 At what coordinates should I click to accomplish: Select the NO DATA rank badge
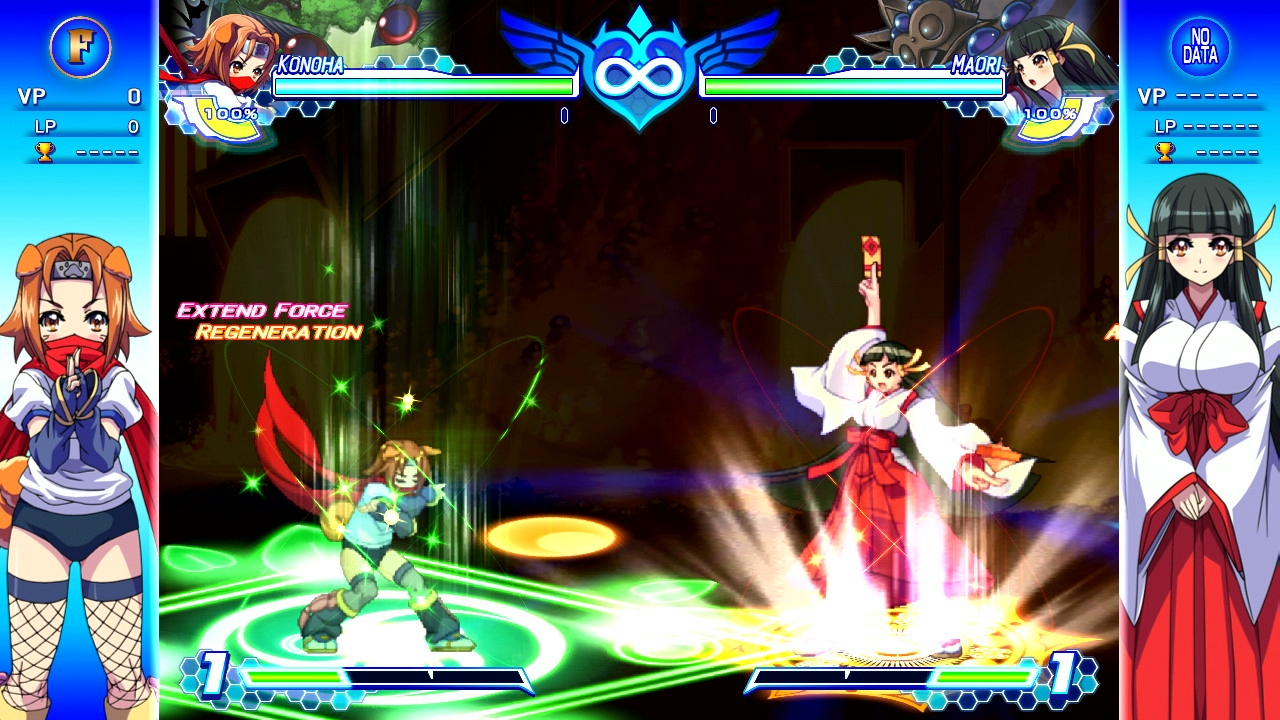point(1199,47)
